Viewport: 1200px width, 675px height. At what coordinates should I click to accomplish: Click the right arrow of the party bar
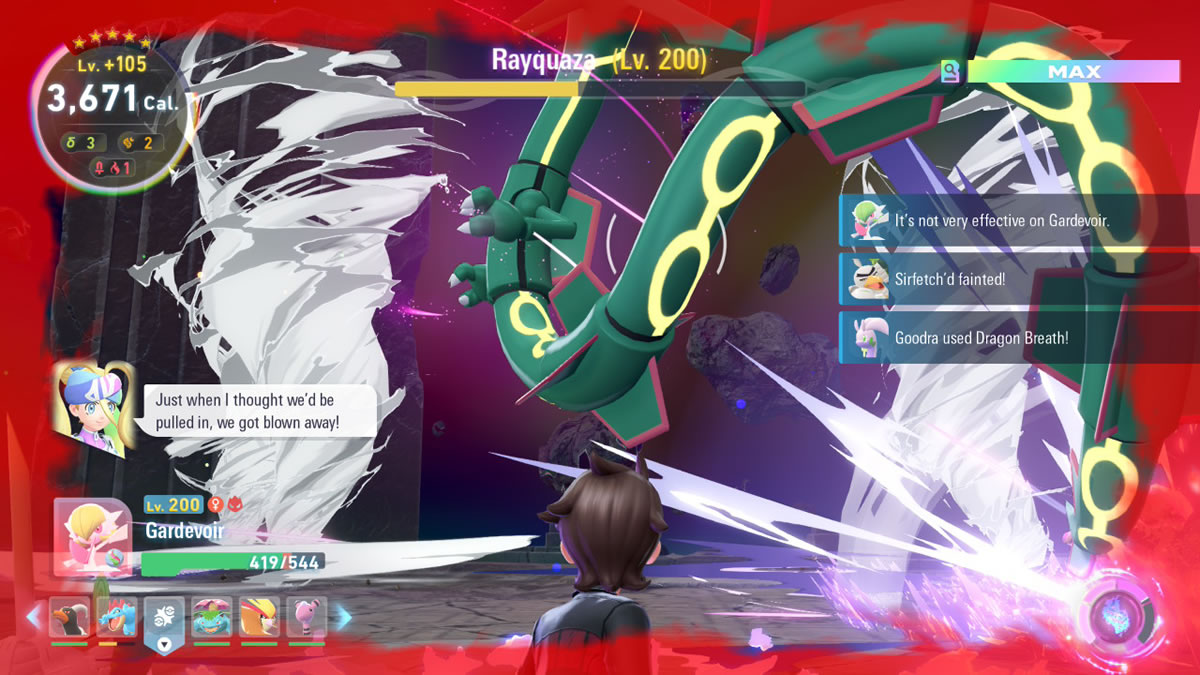(x=342, y=618)
